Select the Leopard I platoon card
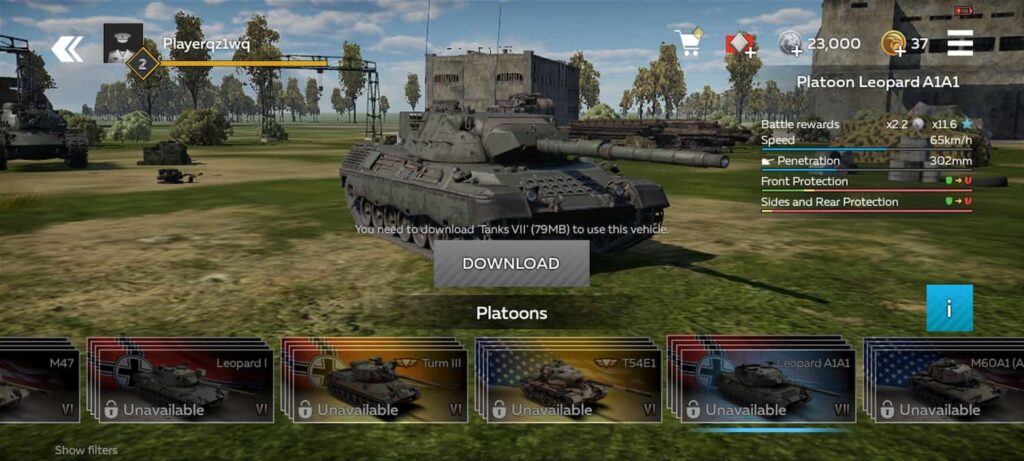Screen dimensions: 1024x461 [x=181, y=381]
